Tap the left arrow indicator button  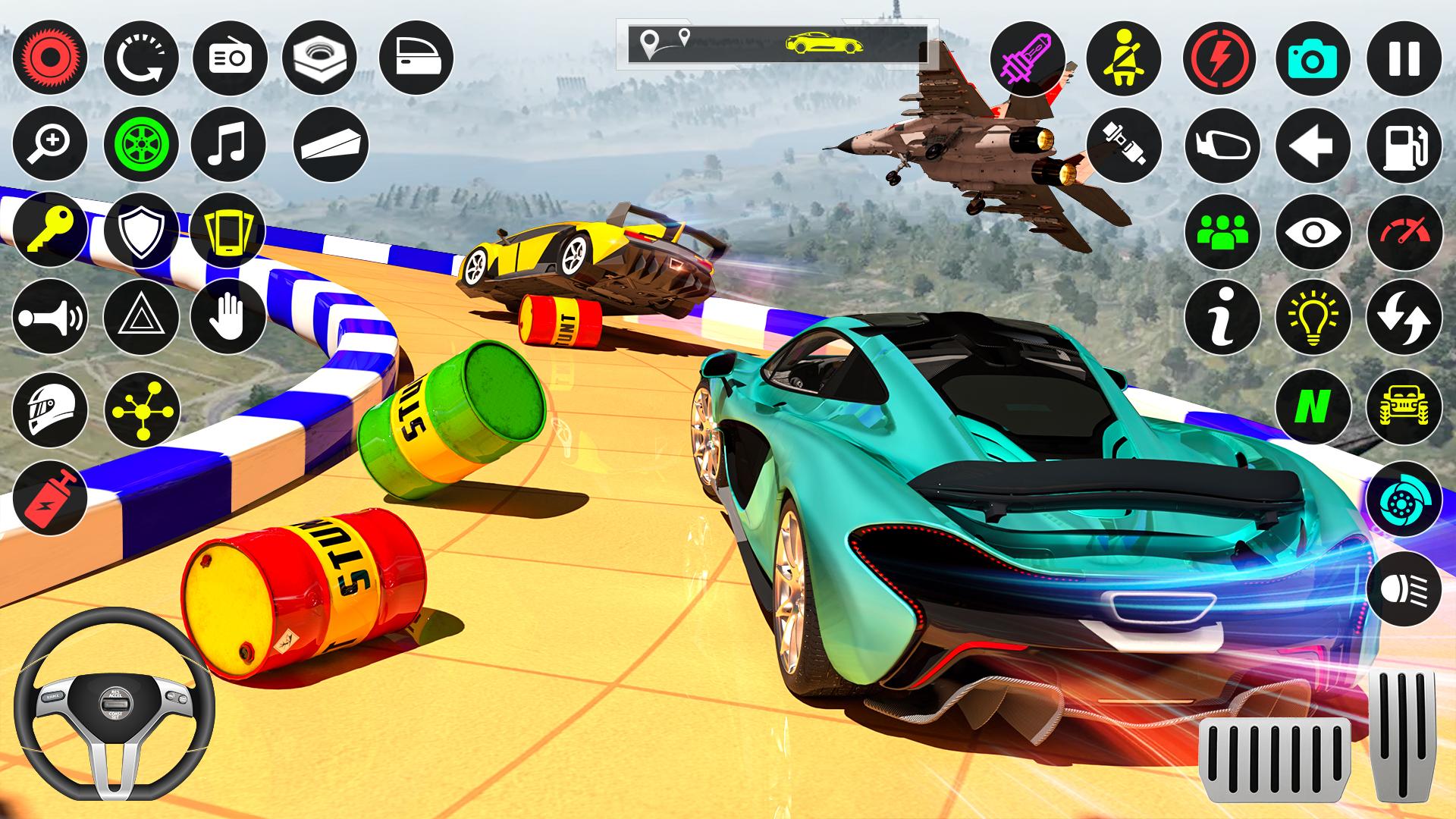(x=1313, y=146)
